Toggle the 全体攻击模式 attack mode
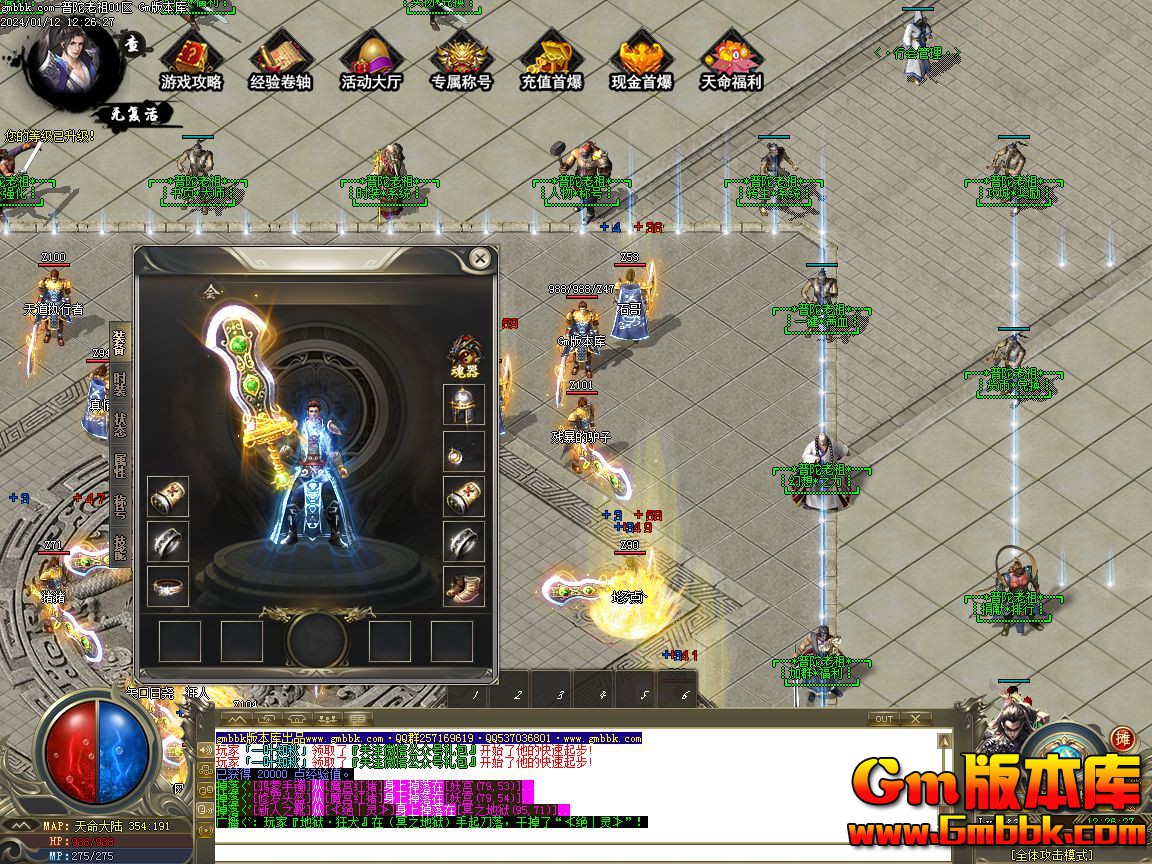The width and height of the screenshot is (1152, 864). pyautogui.click(x=1052, y=855)
